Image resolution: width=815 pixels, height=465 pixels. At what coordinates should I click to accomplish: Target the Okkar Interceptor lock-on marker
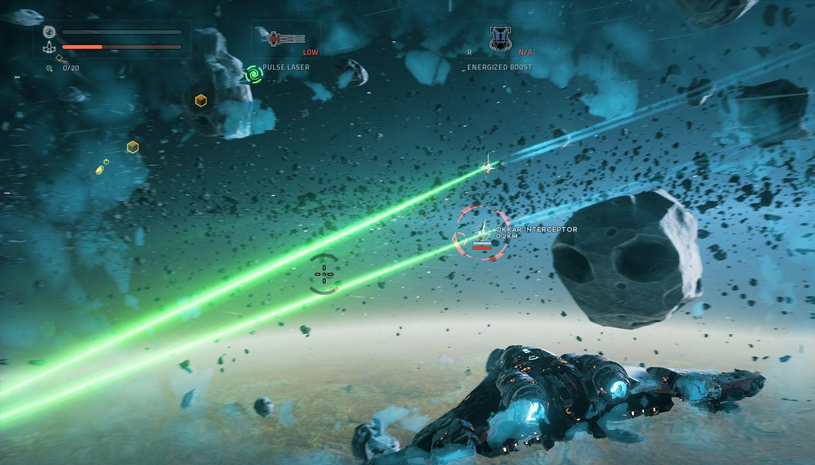(483, 233)
